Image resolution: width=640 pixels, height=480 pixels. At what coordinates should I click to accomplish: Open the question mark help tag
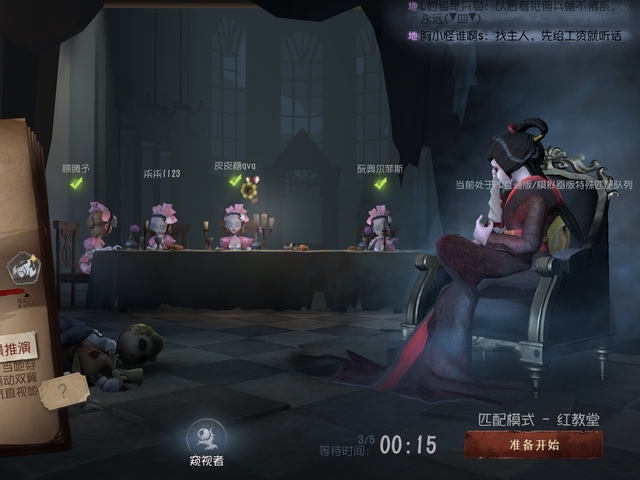tap(64, 391)
